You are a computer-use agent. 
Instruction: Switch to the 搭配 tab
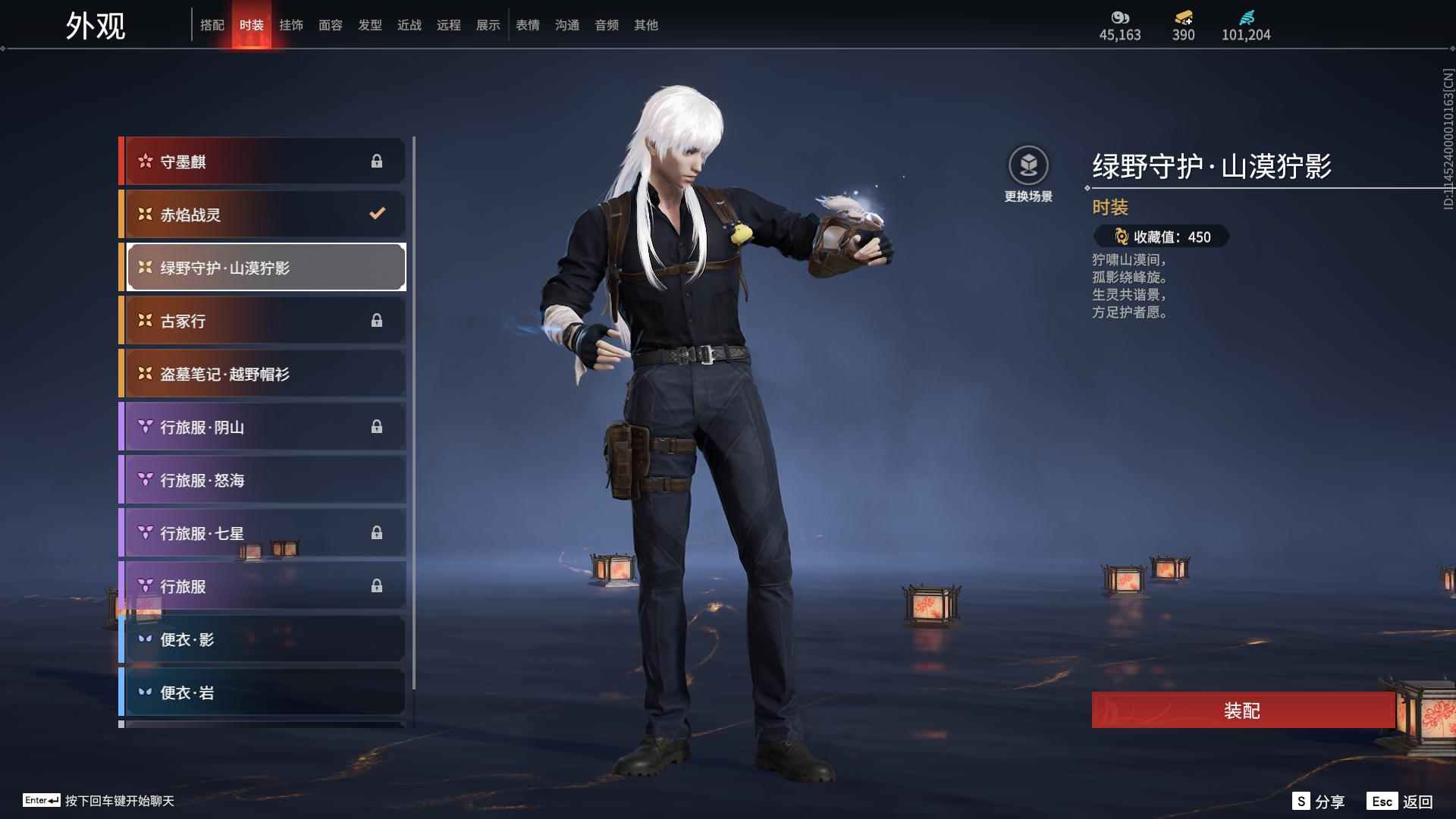[x=212, y=25]
